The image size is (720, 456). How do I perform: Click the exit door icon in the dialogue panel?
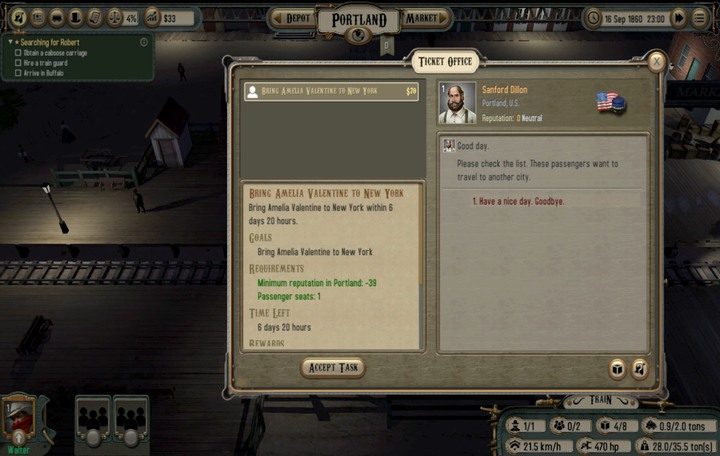point(639,369)
